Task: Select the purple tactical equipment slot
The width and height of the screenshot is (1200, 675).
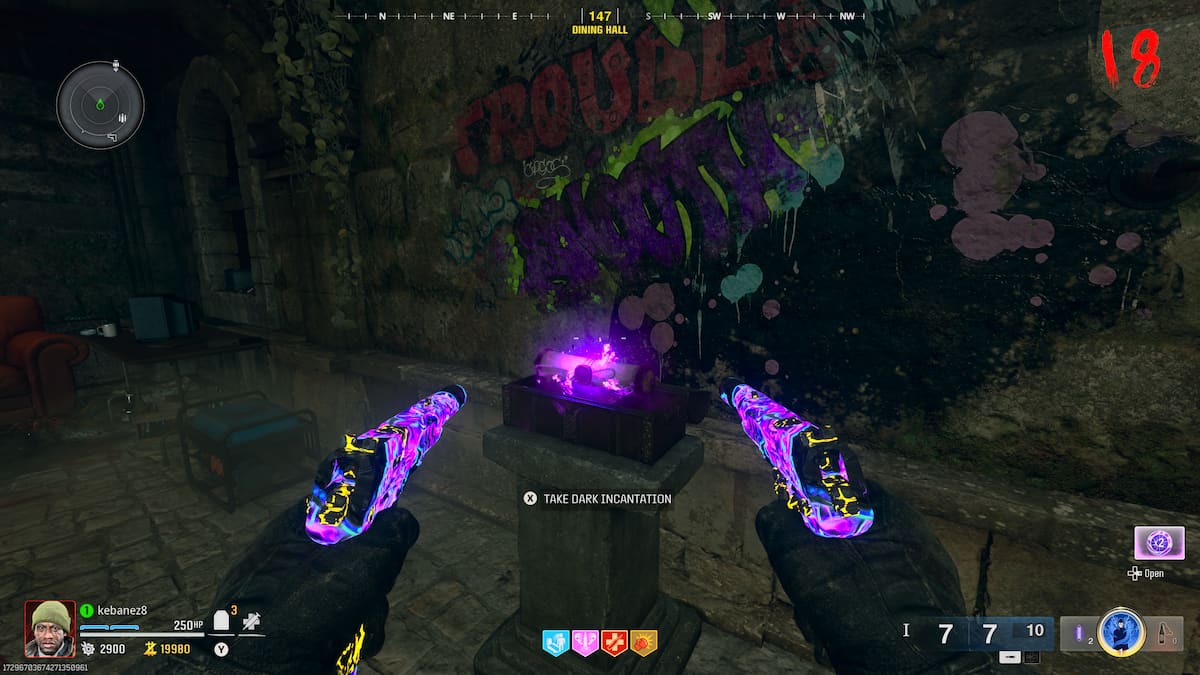Action: tap(1078, 632)
